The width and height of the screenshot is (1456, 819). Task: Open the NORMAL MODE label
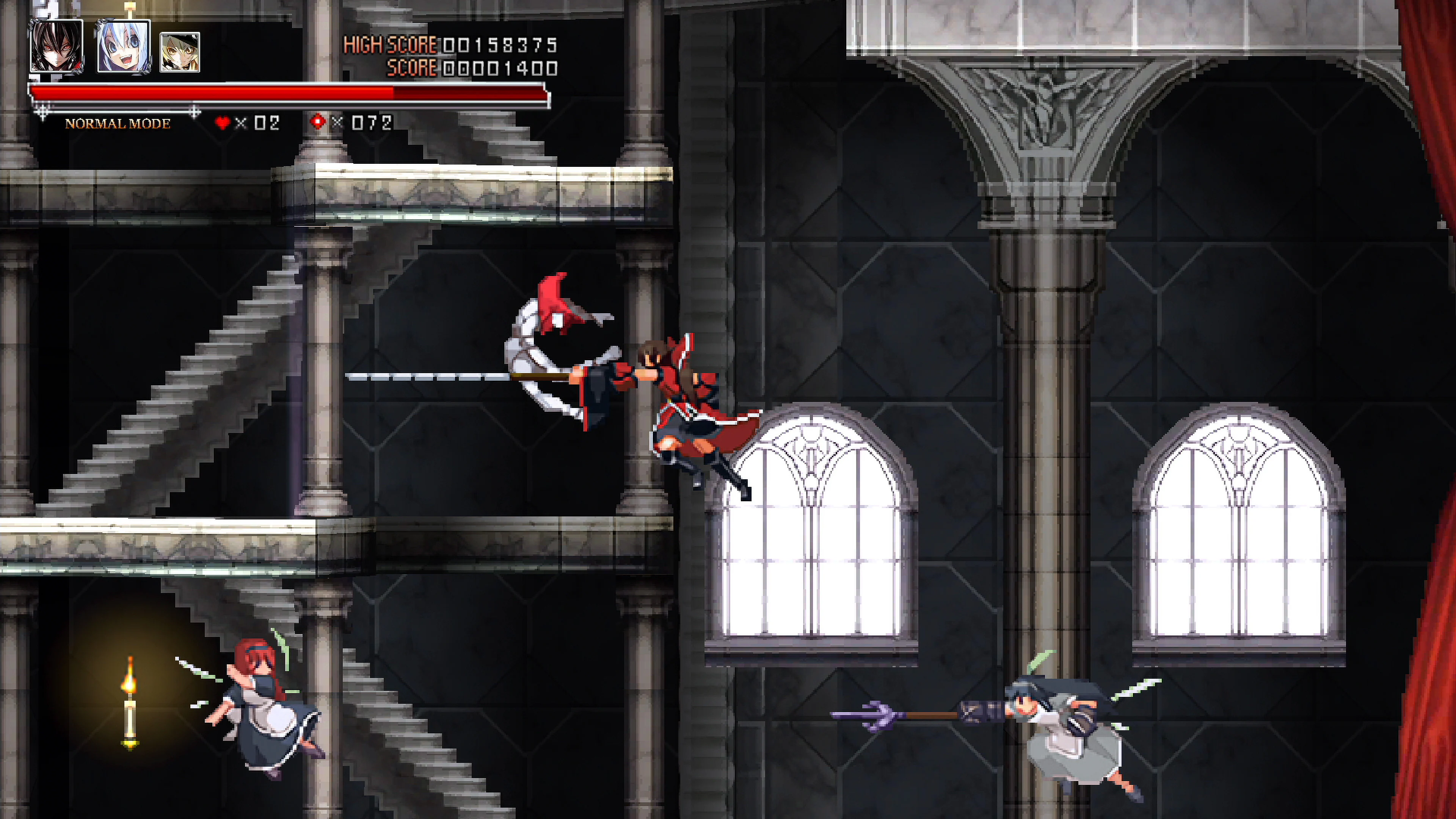(x=118, y=124)
